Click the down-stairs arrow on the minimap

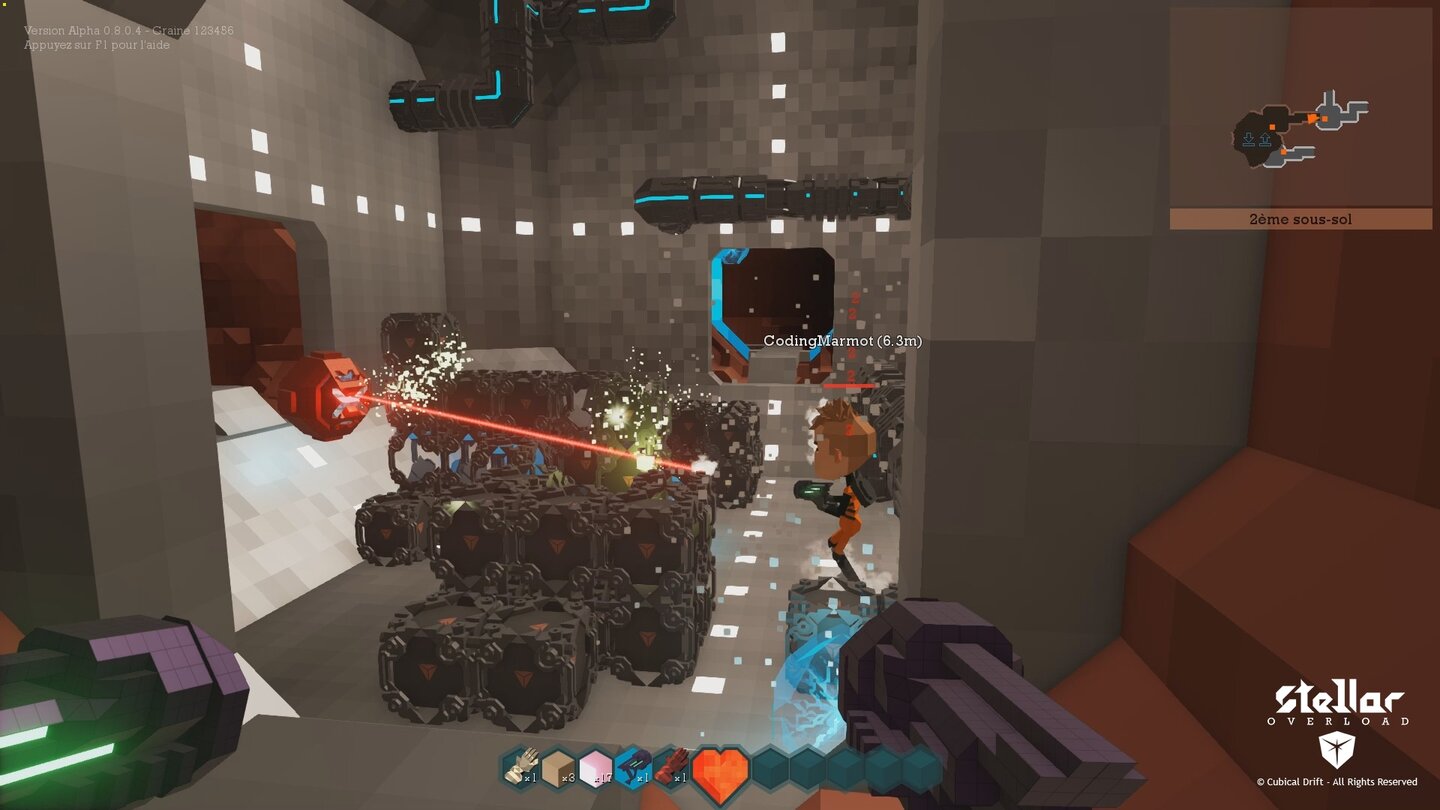(1249, 139)
